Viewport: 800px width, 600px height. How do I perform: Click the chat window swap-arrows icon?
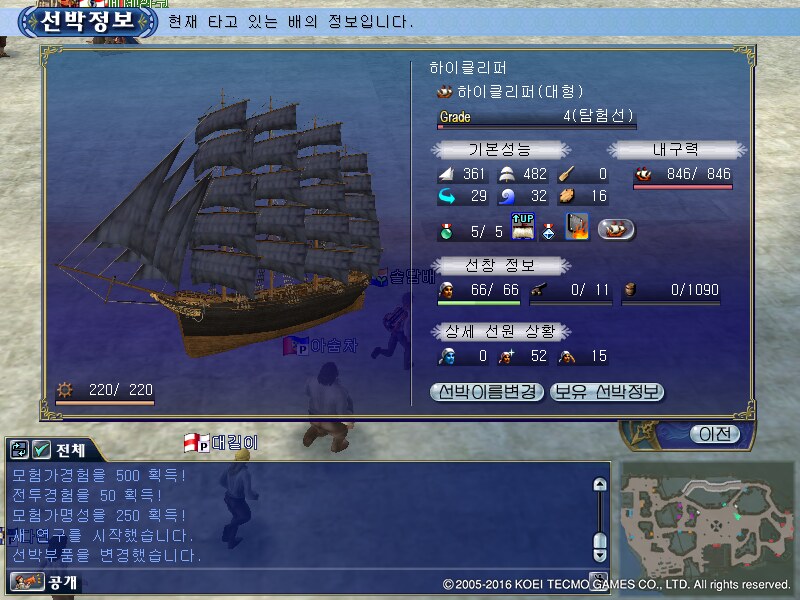21,450
